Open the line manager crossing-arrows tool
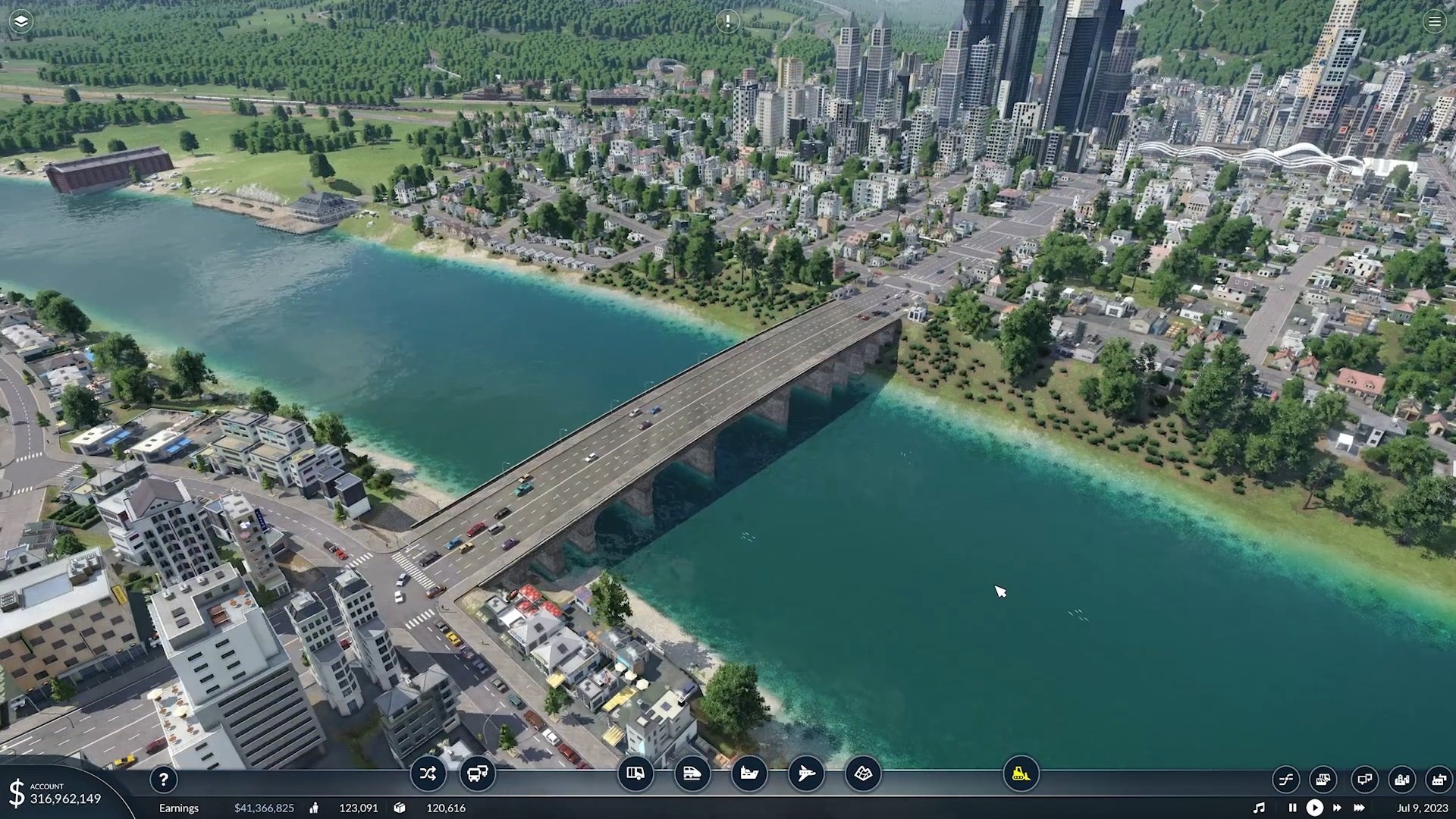The width and height of the screenshot is (1456, 819). coord(428,774)
